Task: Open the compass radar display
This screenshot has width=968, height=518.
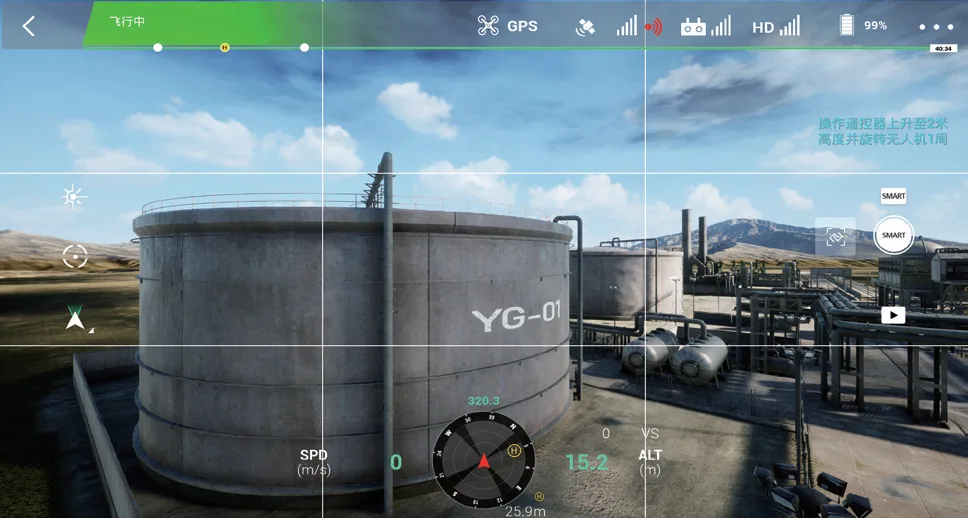Action: 483,461
